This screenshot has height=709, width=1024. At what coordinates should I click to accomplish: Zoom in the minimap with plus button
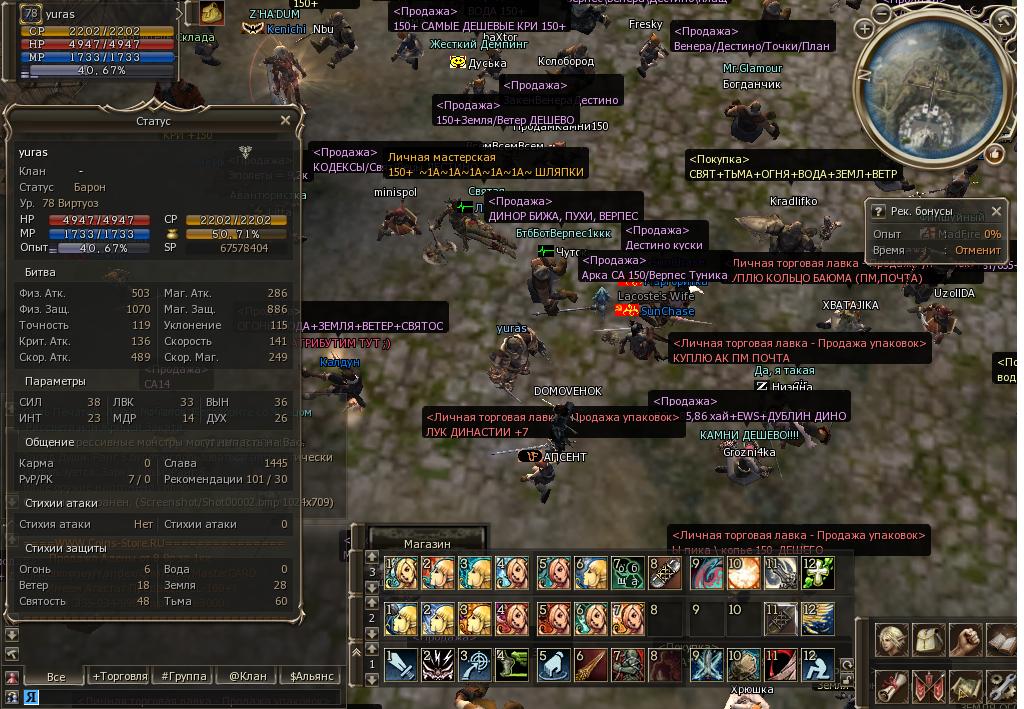pyautogui.click(x=864, y=29)
